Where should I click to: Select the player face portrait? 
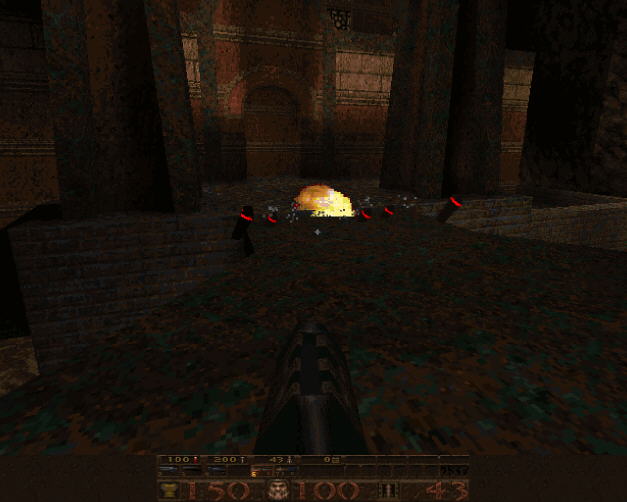[x=279, y=490]
